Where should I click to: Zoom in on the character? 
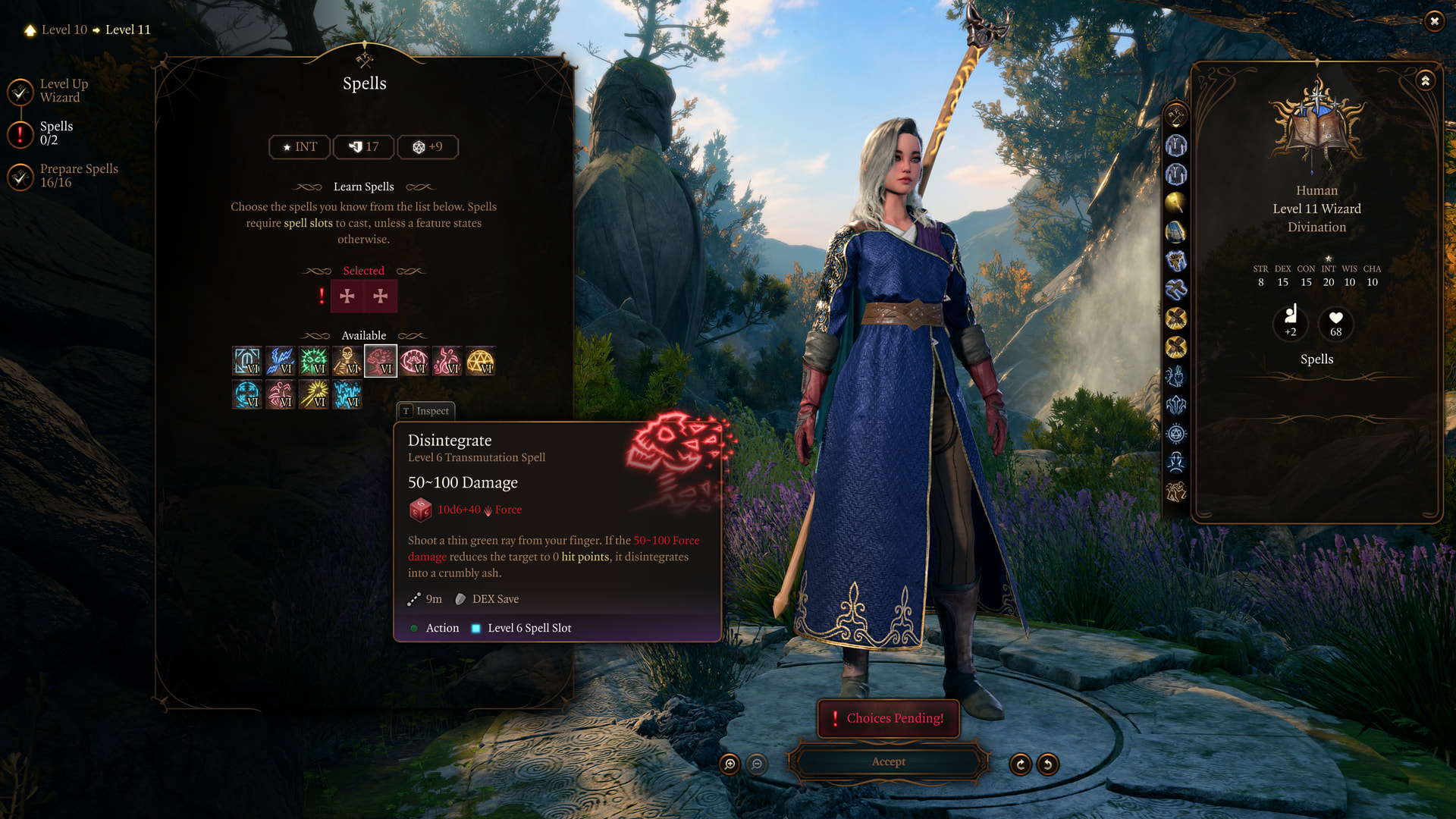click(x=730, y=764)
